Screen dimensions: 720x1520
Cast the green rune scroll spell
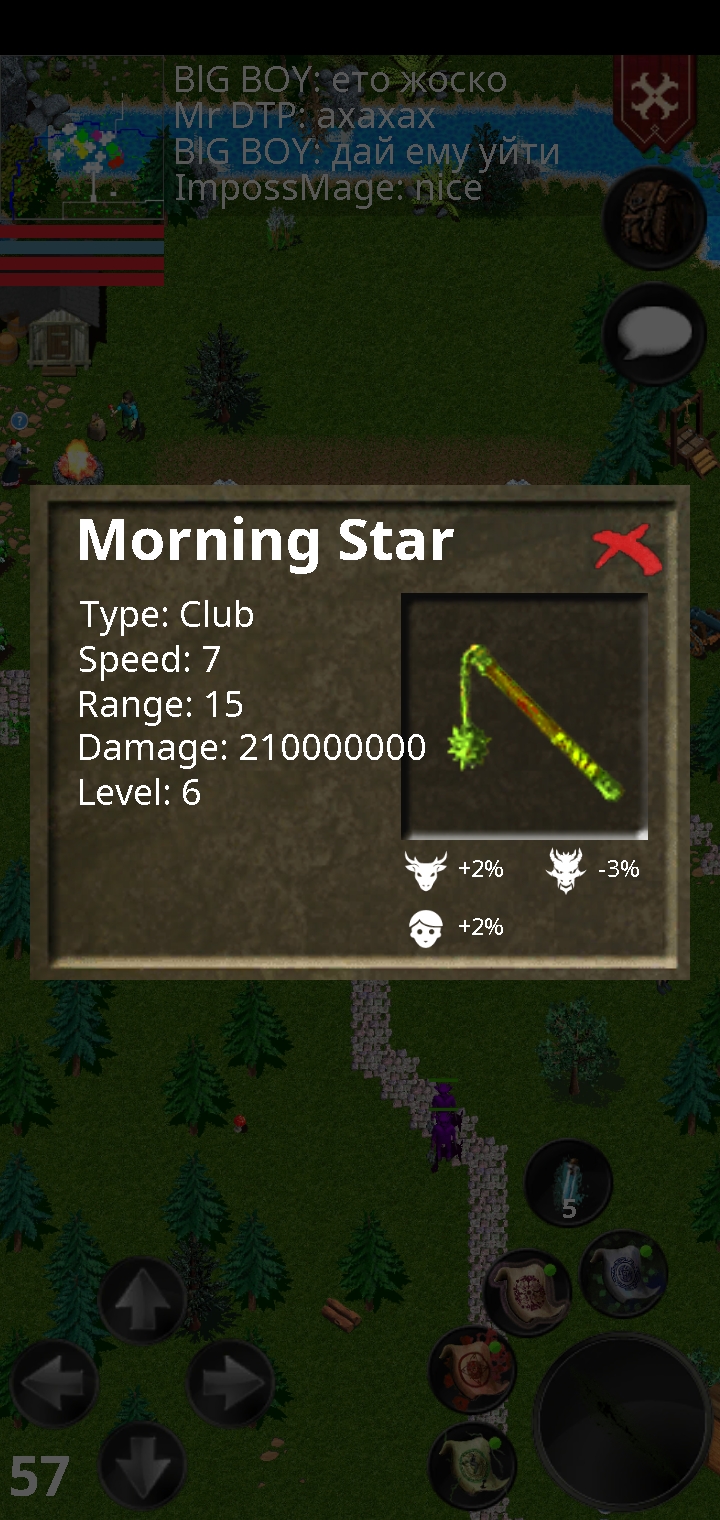[x=472, y=1464]
